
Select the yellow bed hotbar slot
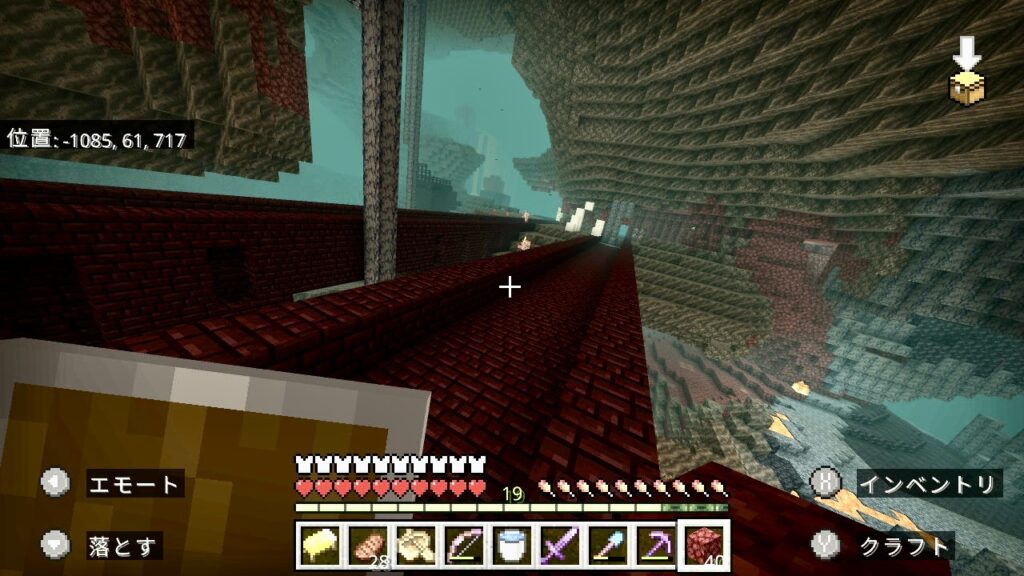tap(320, 545)
